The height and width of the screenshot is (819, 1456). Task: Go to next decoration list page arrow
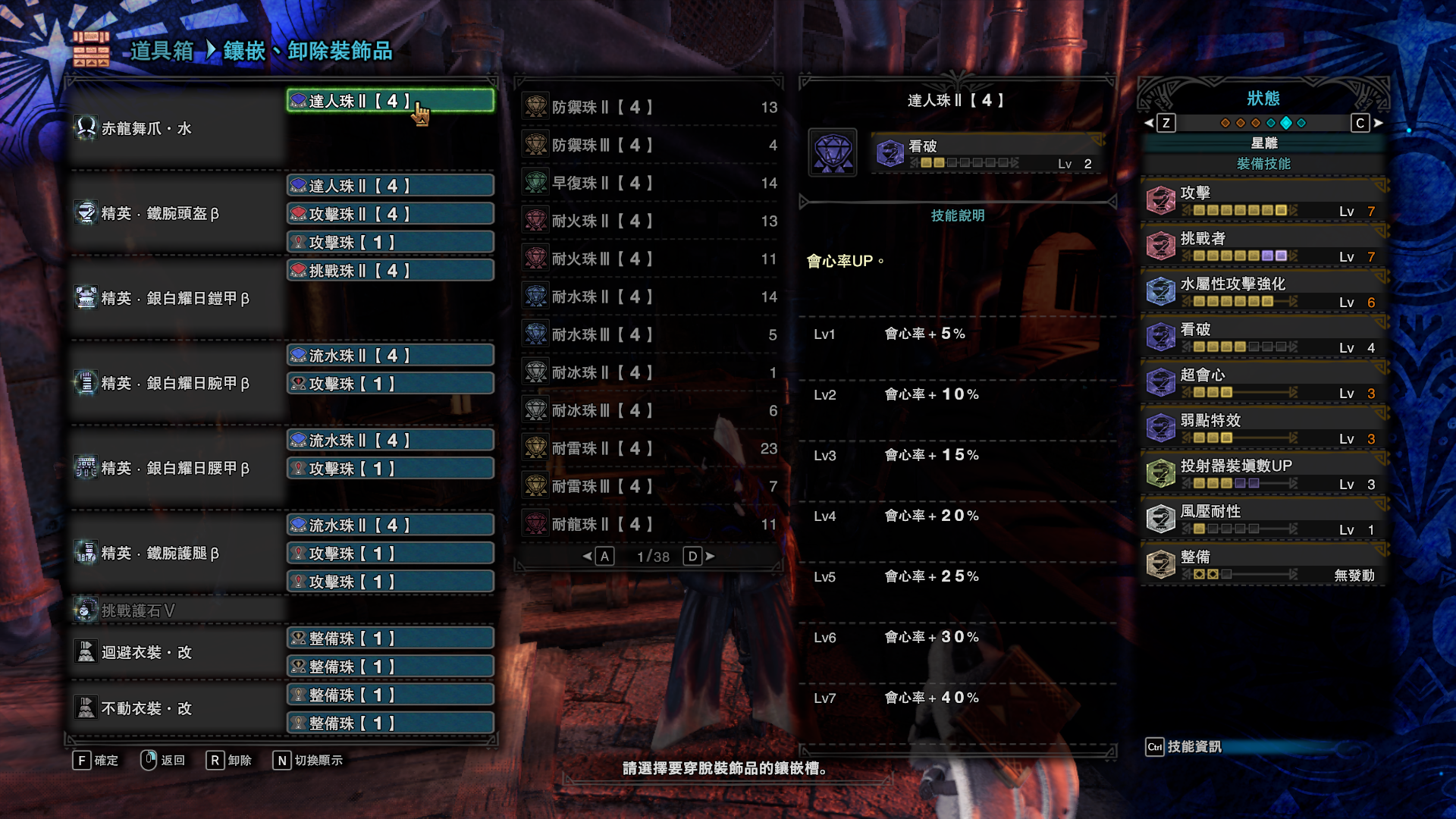(711, 557)
